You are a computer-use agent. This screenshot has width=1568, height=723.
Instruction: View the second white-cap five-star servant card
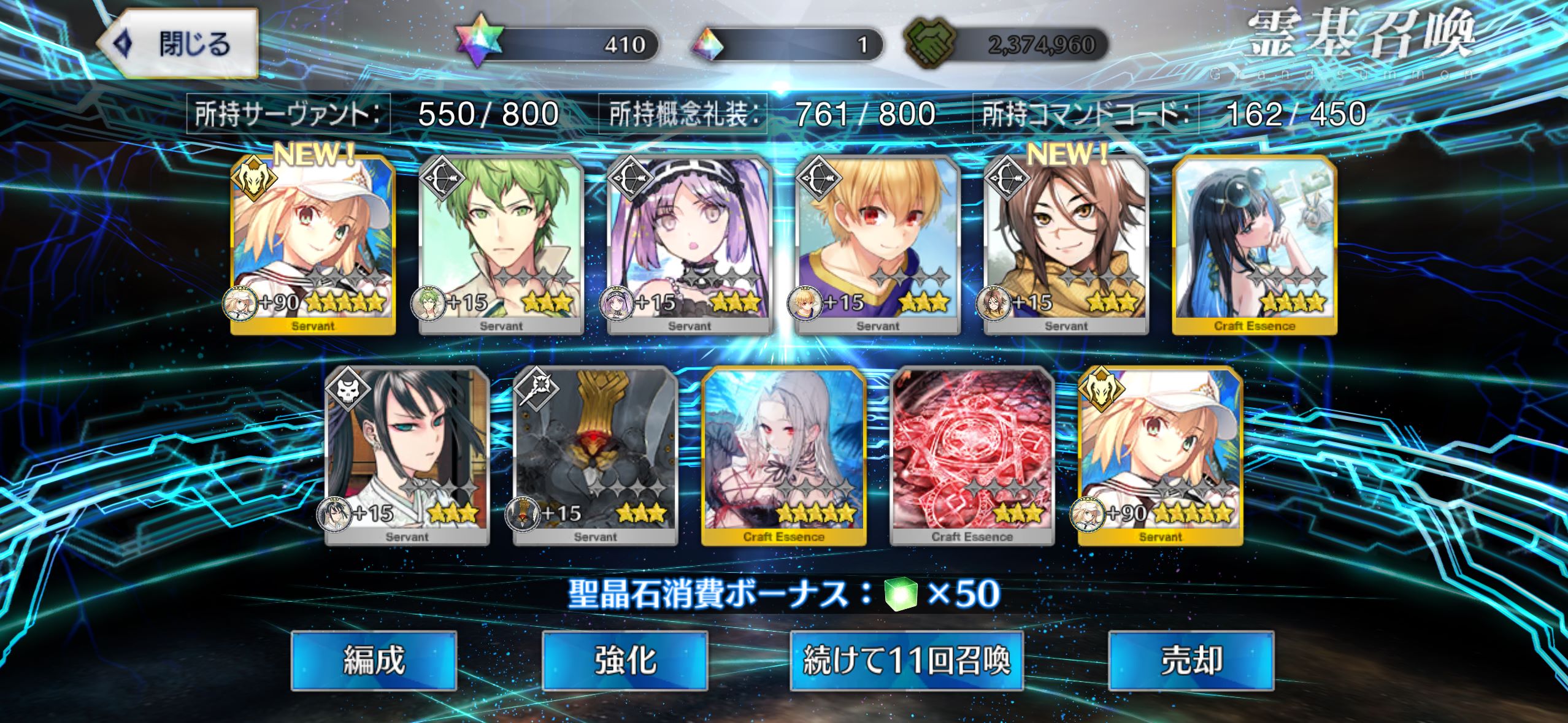pyautogui.click(x=1161, y=456)
